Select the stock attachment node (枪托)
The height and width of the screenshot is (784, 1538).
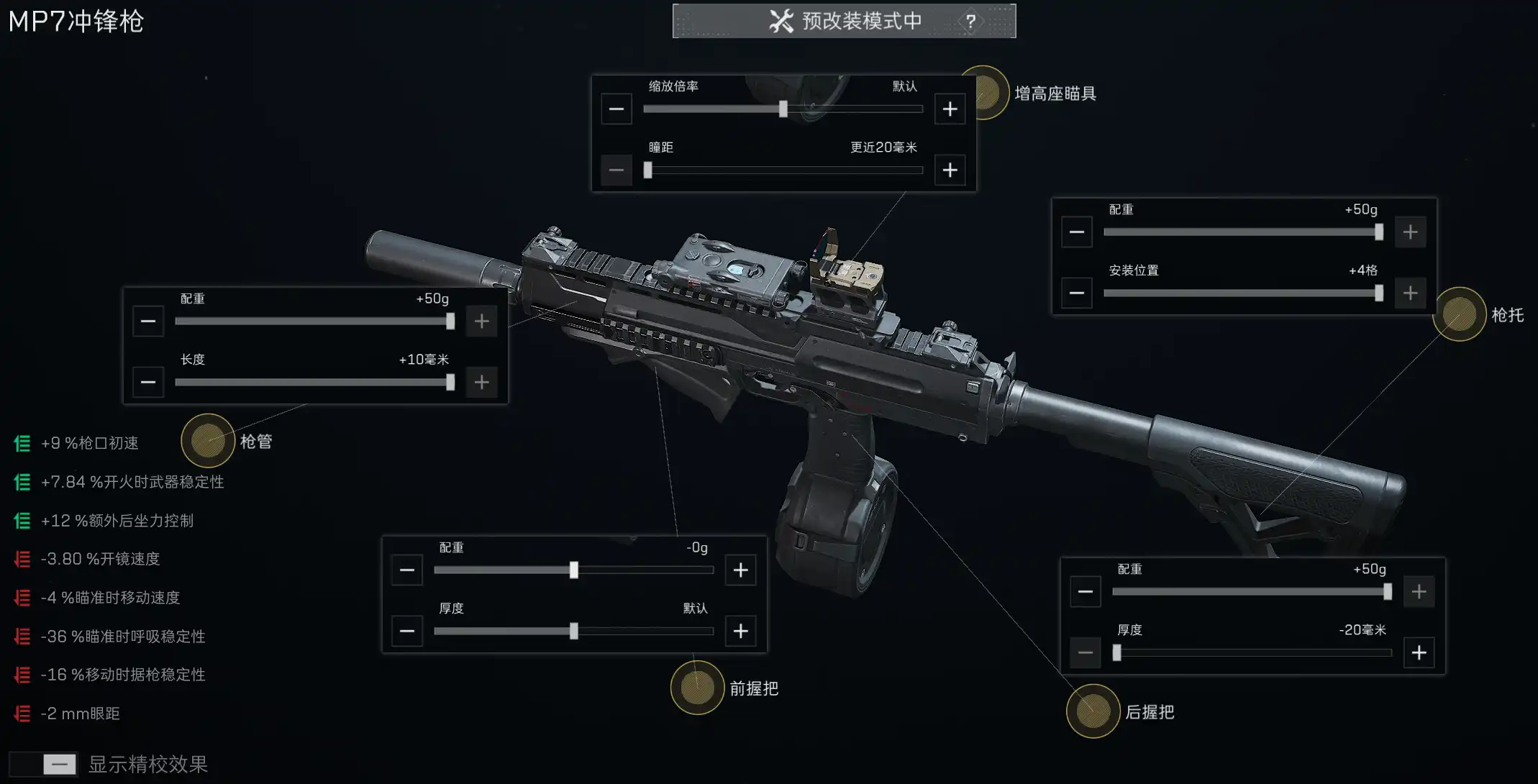1459,314
